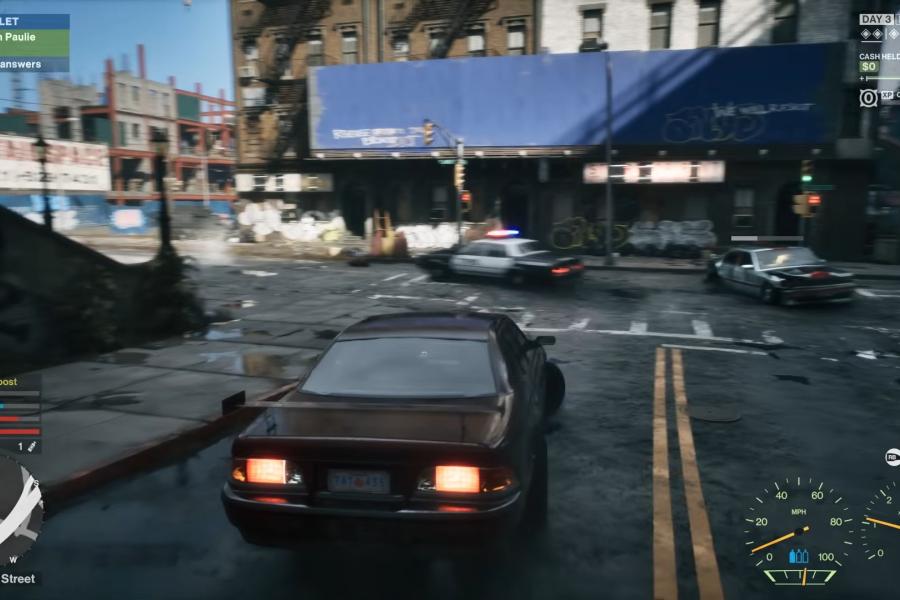Click the XP level badge icon
900x600 pixels.
tap(868, 97)
